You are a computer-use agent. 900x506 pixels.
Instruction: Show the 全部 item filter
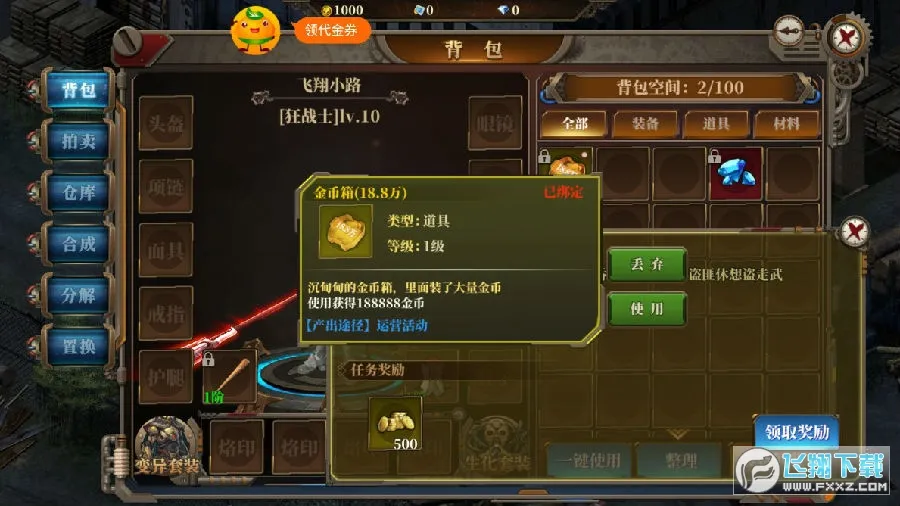[x=575, y=124]
